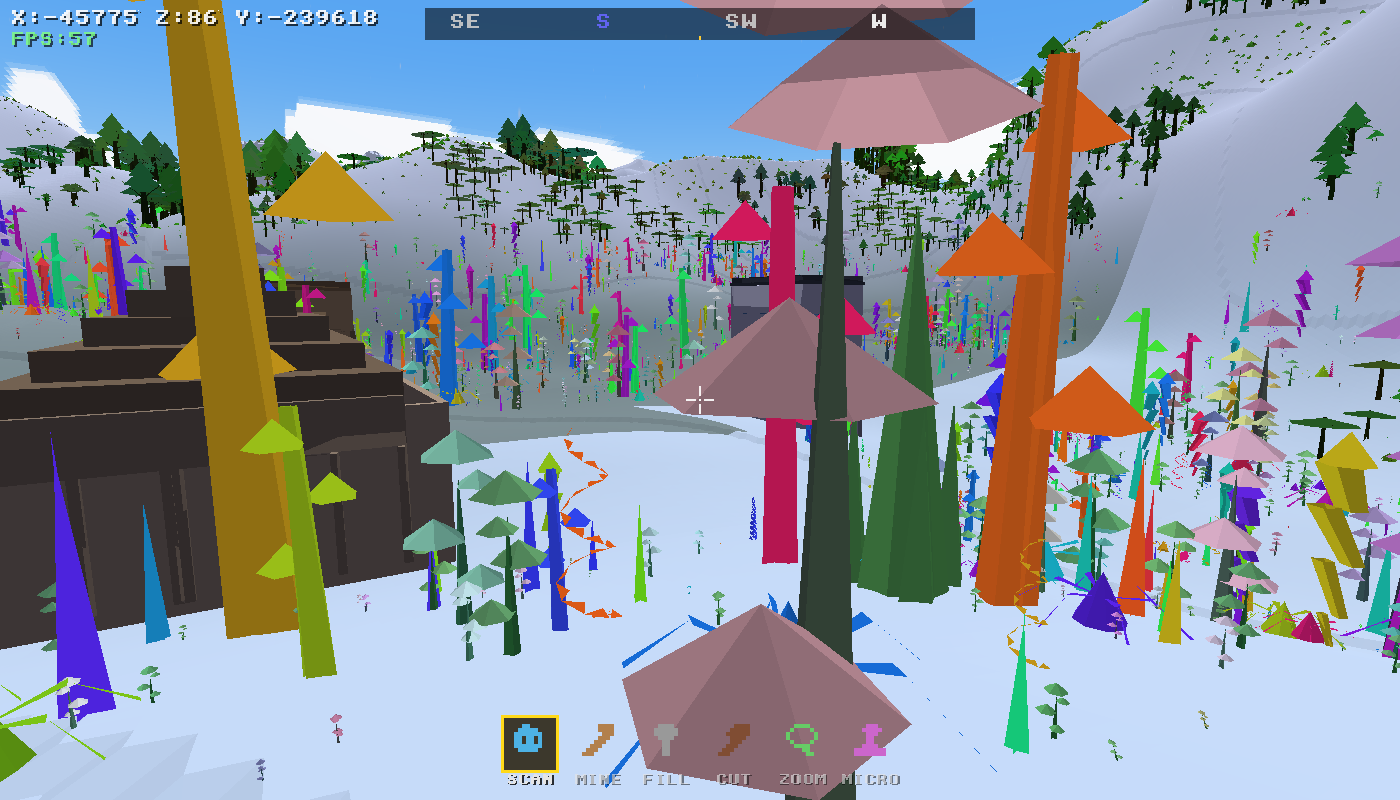Select the pink MICRO tool
Screen dimensions: 1400x800
coord(870,741)
